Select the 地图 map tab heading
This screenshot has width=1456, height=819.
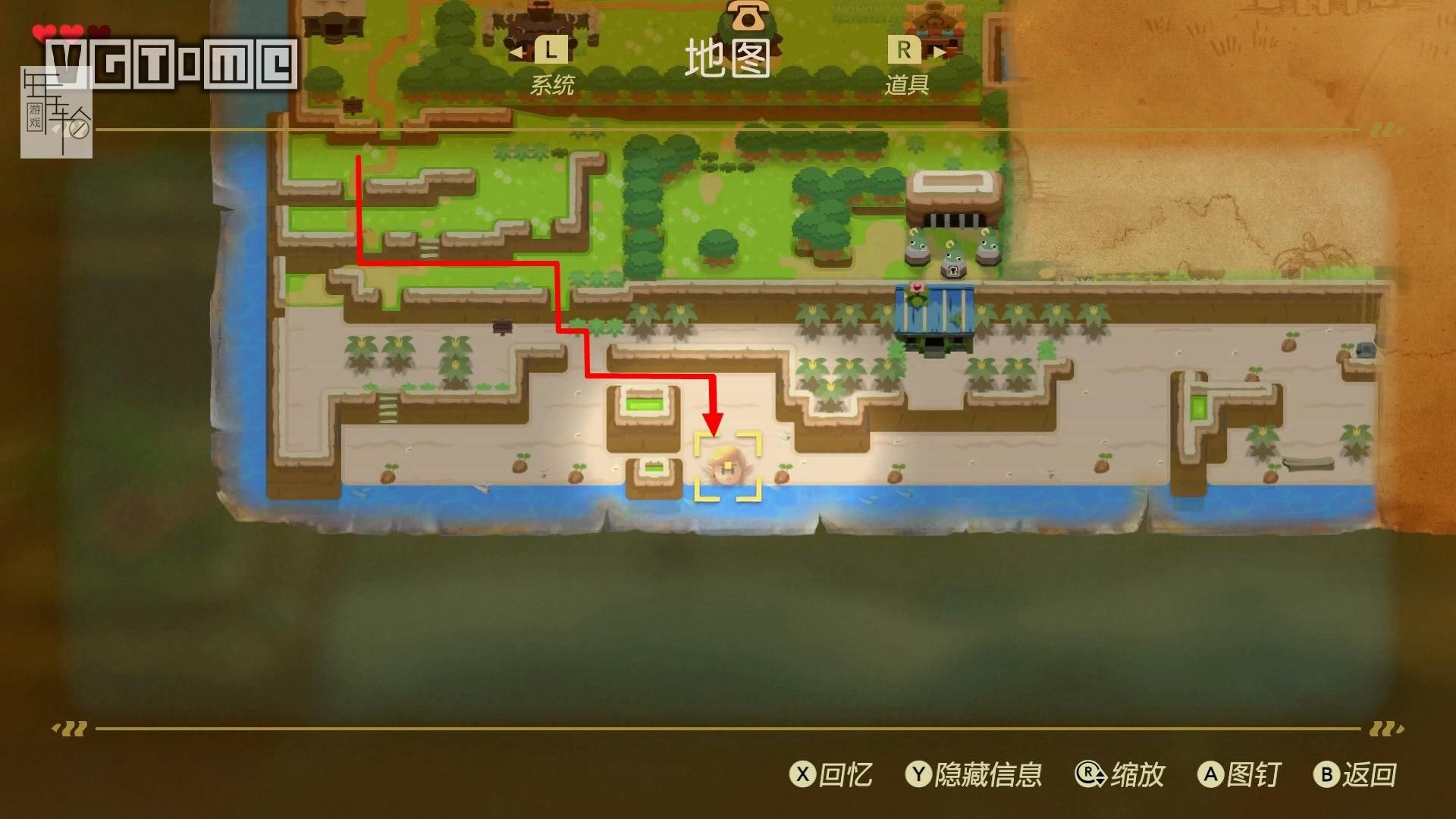tap(727, 59)
